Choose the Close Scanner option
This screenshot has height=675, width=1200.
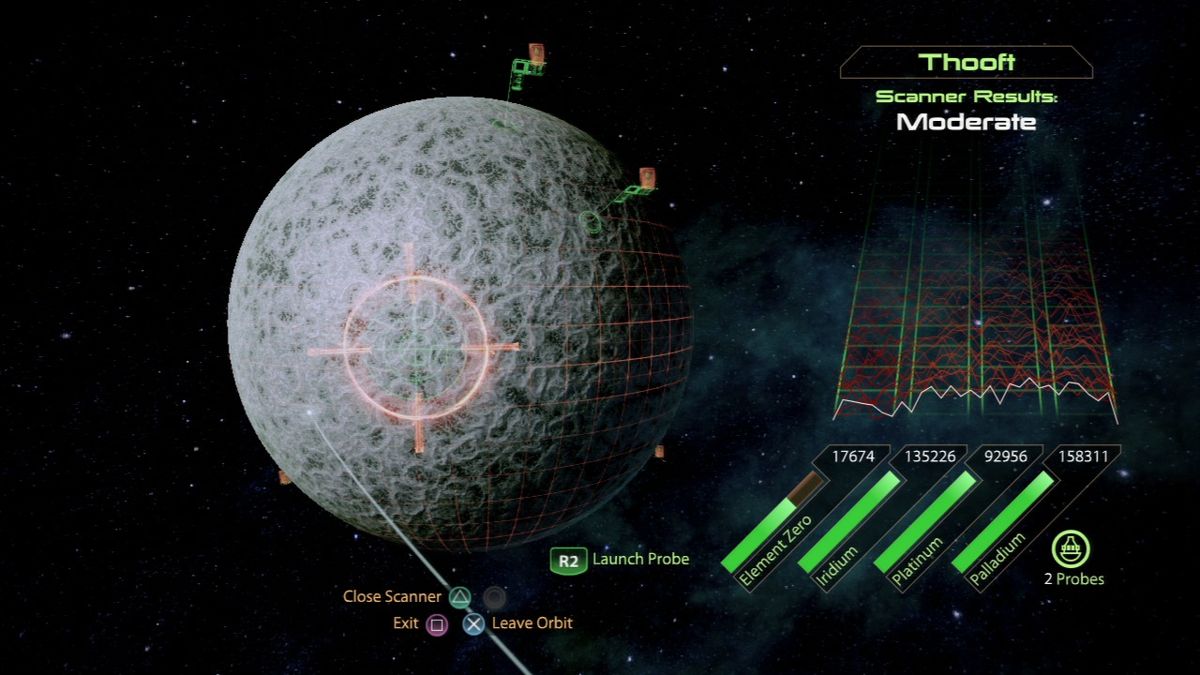point(392,597)
